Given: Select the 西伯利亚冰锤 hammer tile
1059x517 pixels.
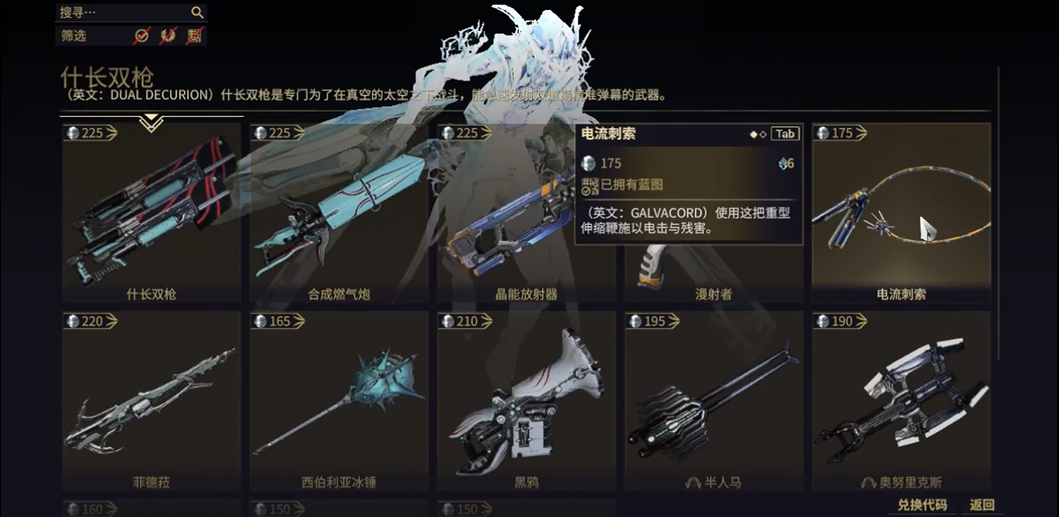Looking at the screenshot, I should [339, 402].
